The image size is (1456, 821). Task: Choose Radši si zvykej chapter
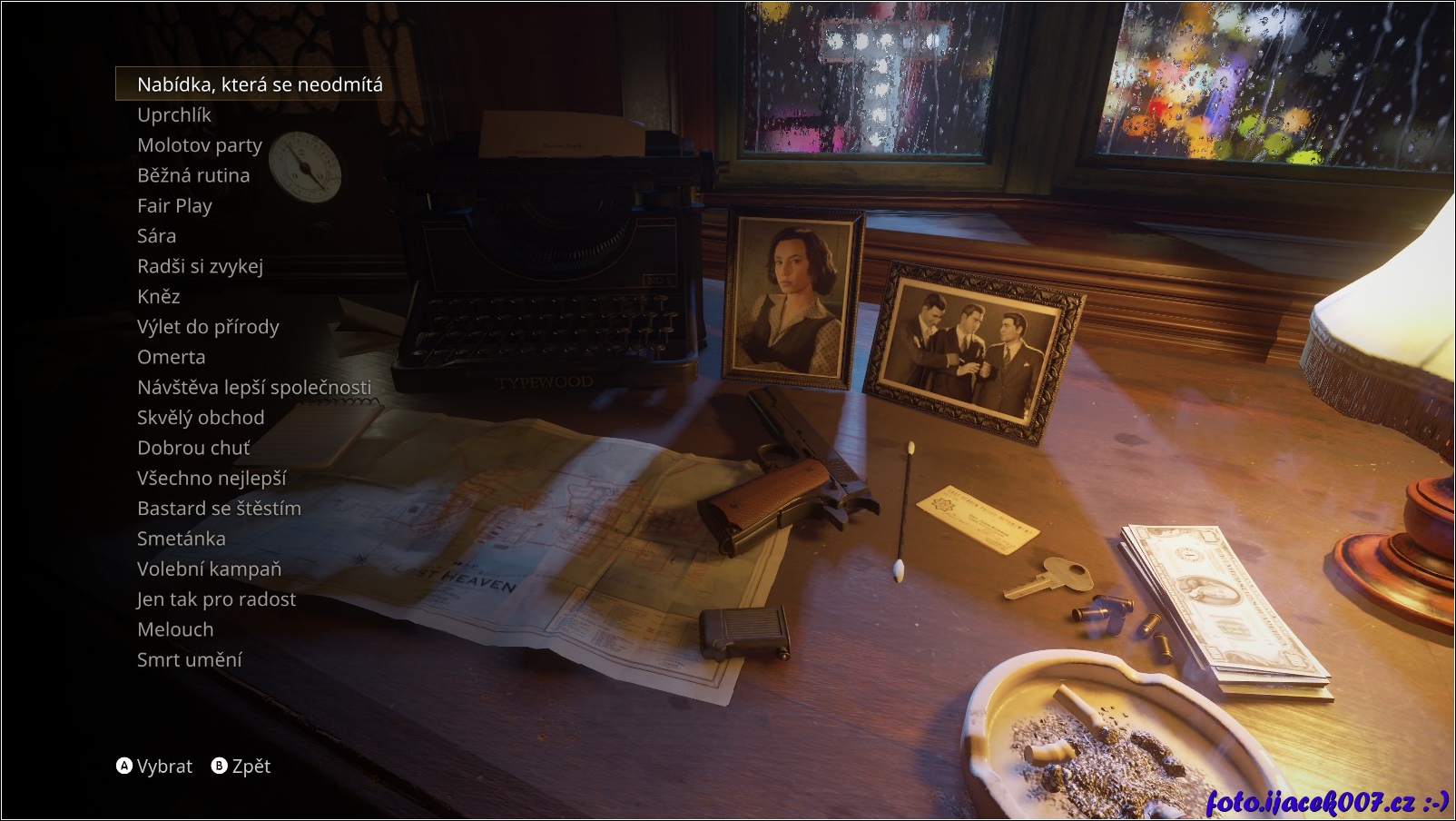[x=200, y=266]
